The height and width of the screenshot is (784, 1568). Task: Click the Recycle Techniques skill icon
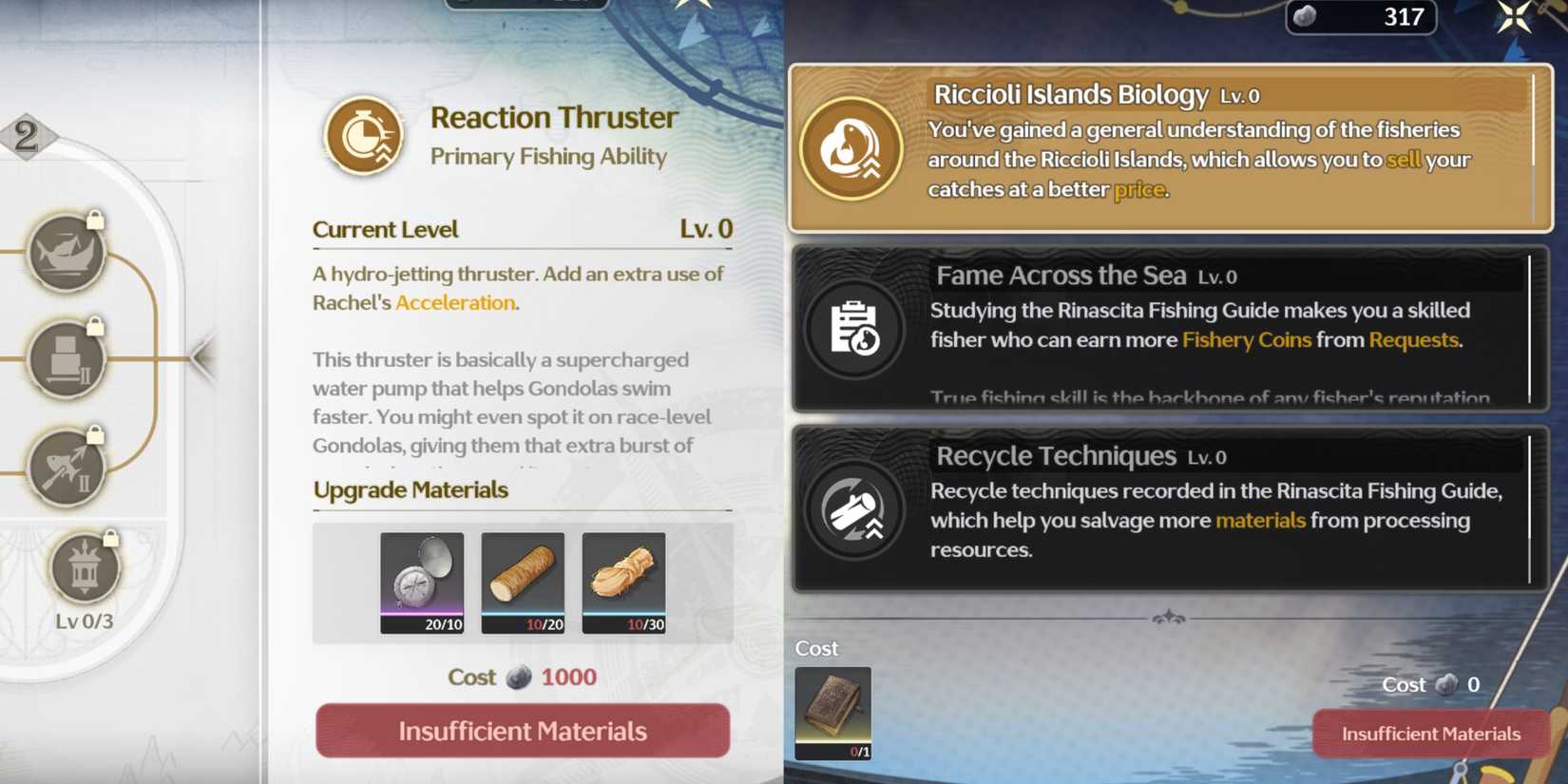click(852, 509)
